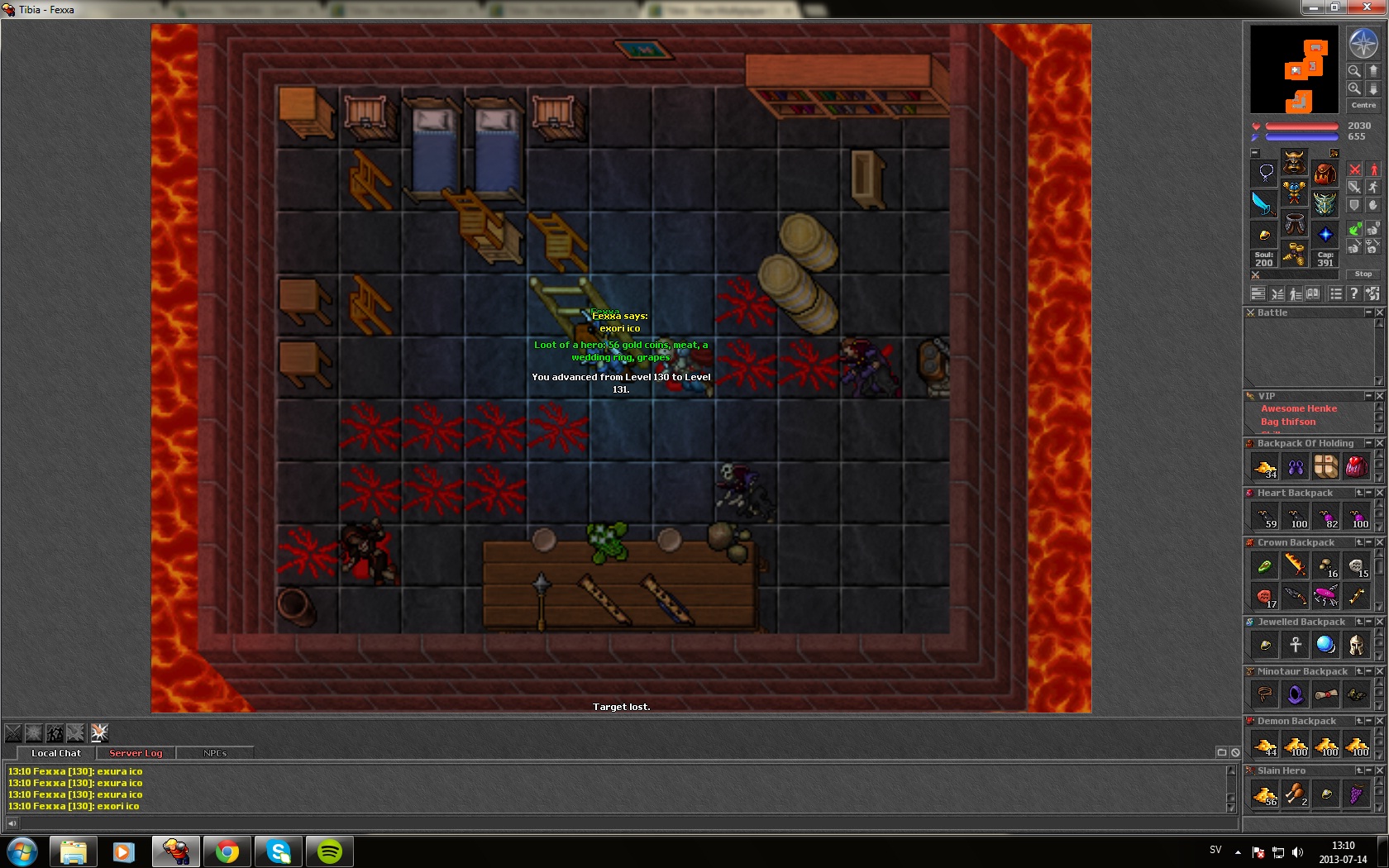This screenshot has height=868, width=1389.
Task: Click the Centre button under the minimap
Action: point(1363,105)
